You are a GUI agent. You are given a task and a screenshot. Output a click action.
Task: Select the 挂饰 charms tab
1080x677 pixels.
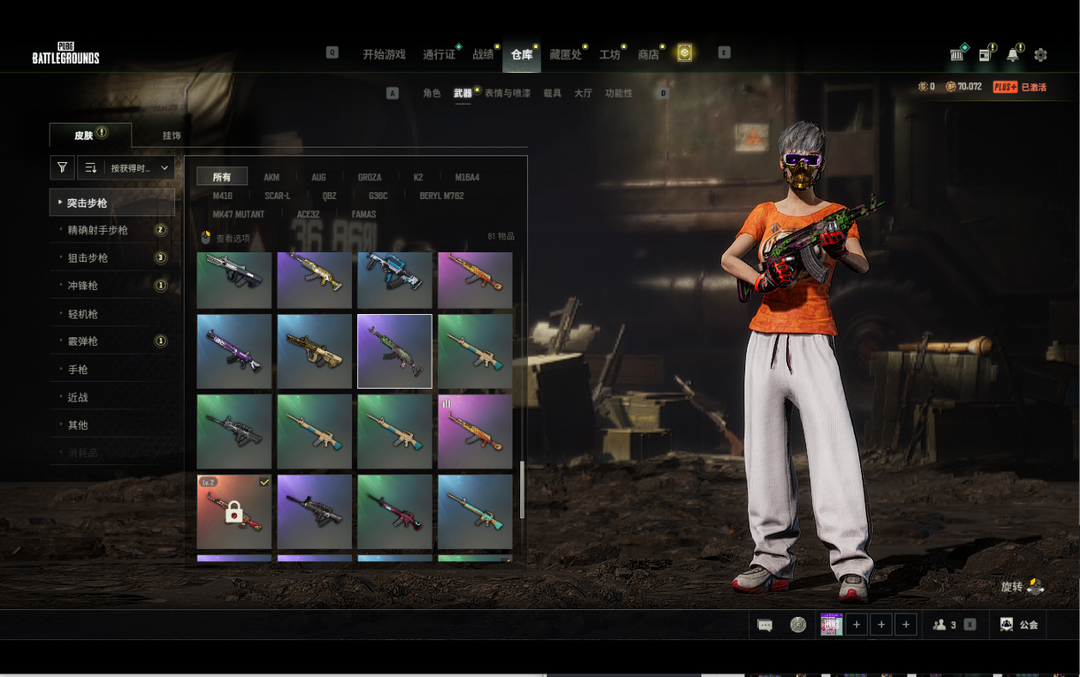pyautogui.click(x=172, y=135)
